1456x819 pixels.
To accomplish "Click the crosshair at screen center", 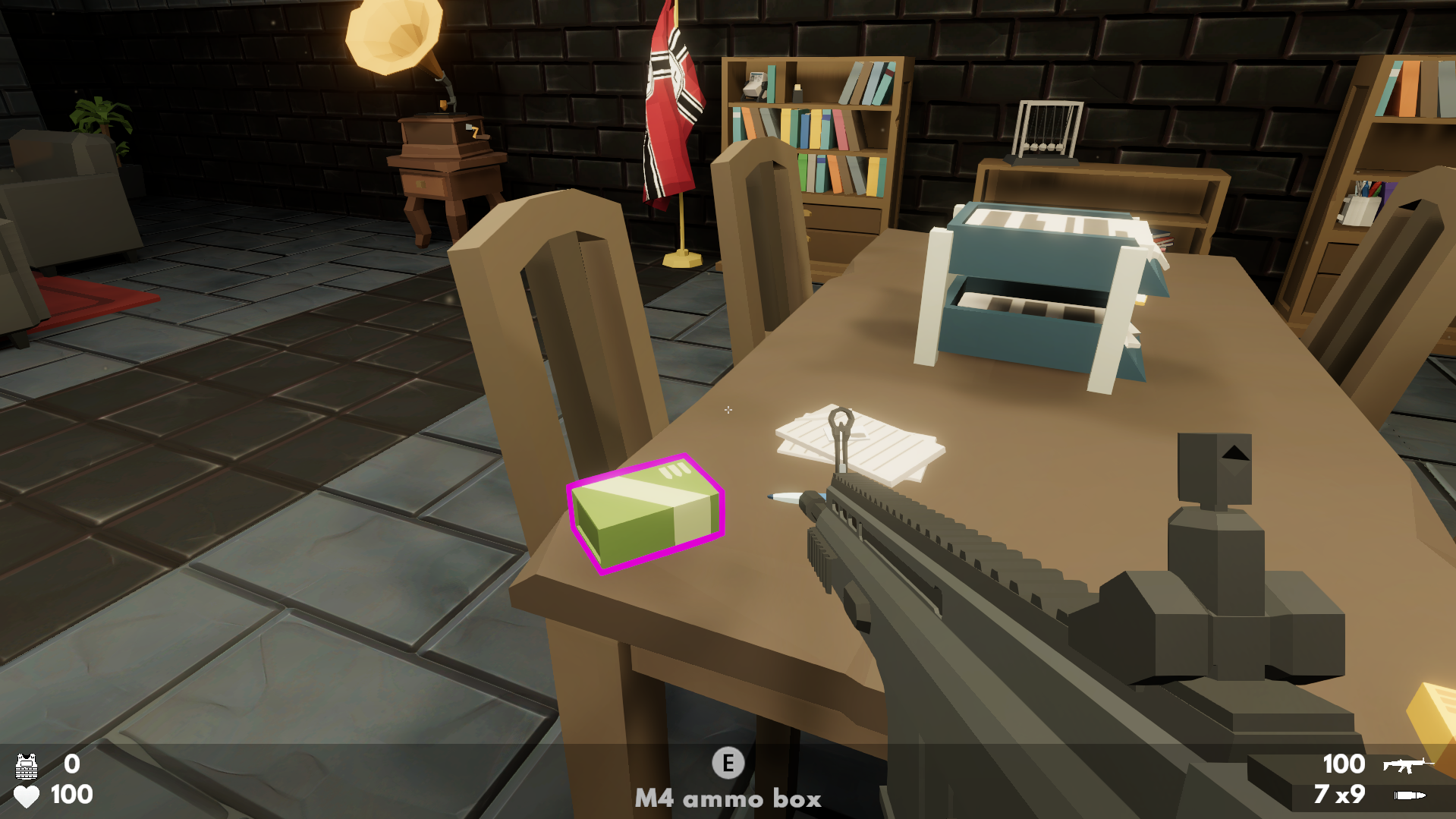I will tap(728, 410).
